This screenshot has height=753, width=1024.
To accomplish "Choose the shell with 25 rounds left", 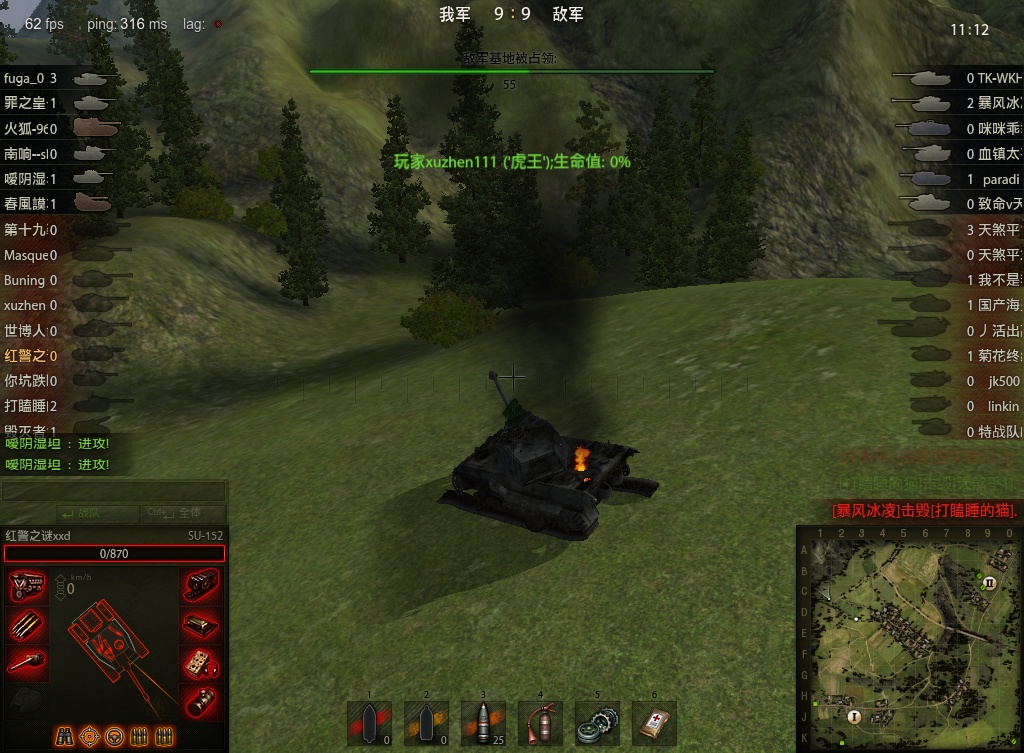I will click(484, 723).
